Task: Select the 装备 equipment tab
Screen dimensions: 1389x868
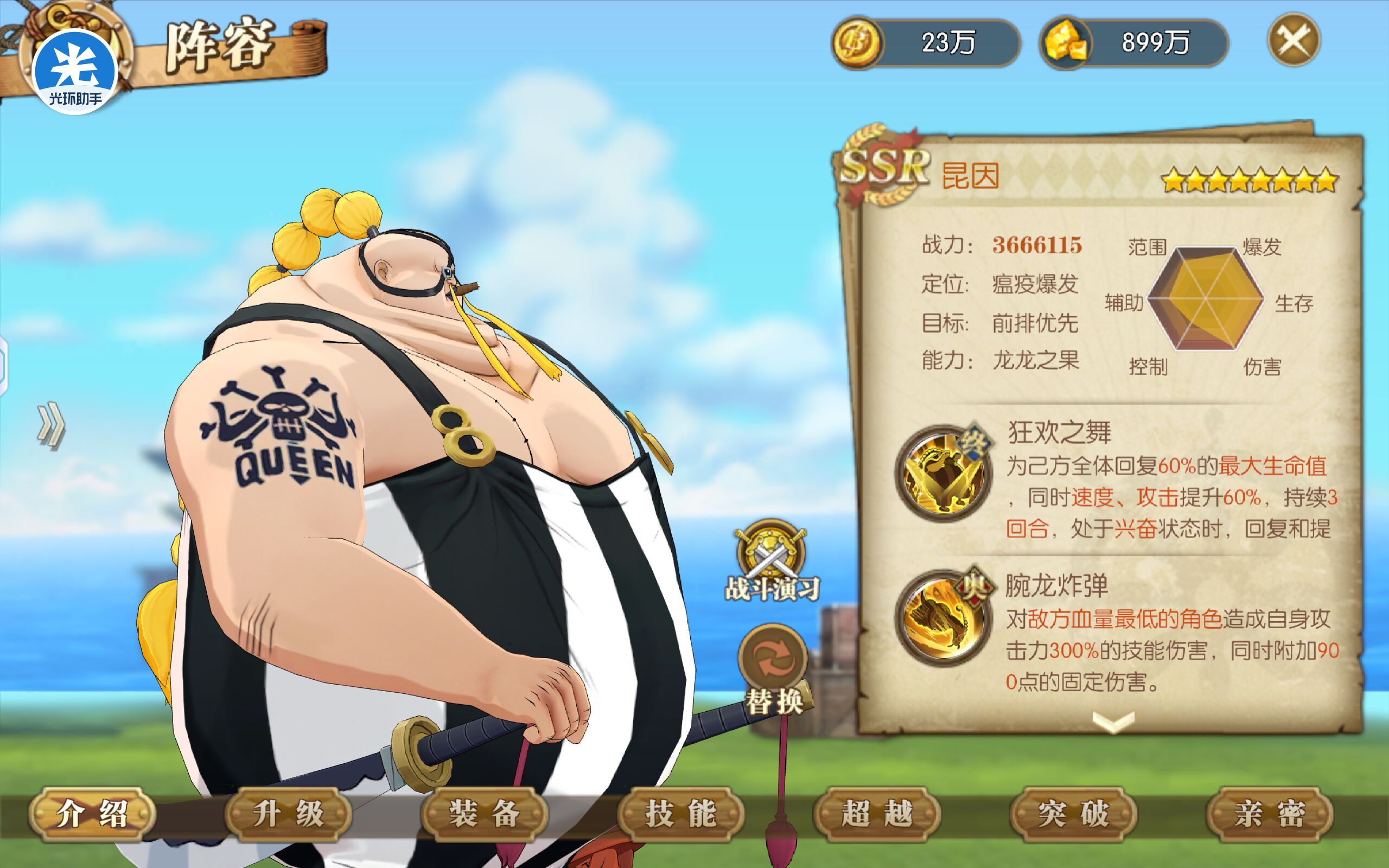Action: point(485,814)
